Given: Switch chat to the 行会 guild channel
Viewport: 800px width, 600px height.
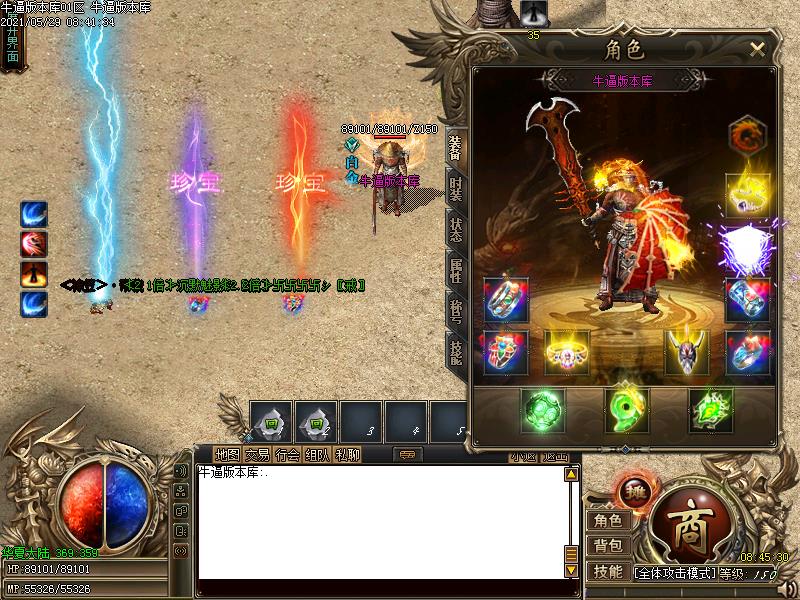Looking at the screenshot, I should [287, 455].
